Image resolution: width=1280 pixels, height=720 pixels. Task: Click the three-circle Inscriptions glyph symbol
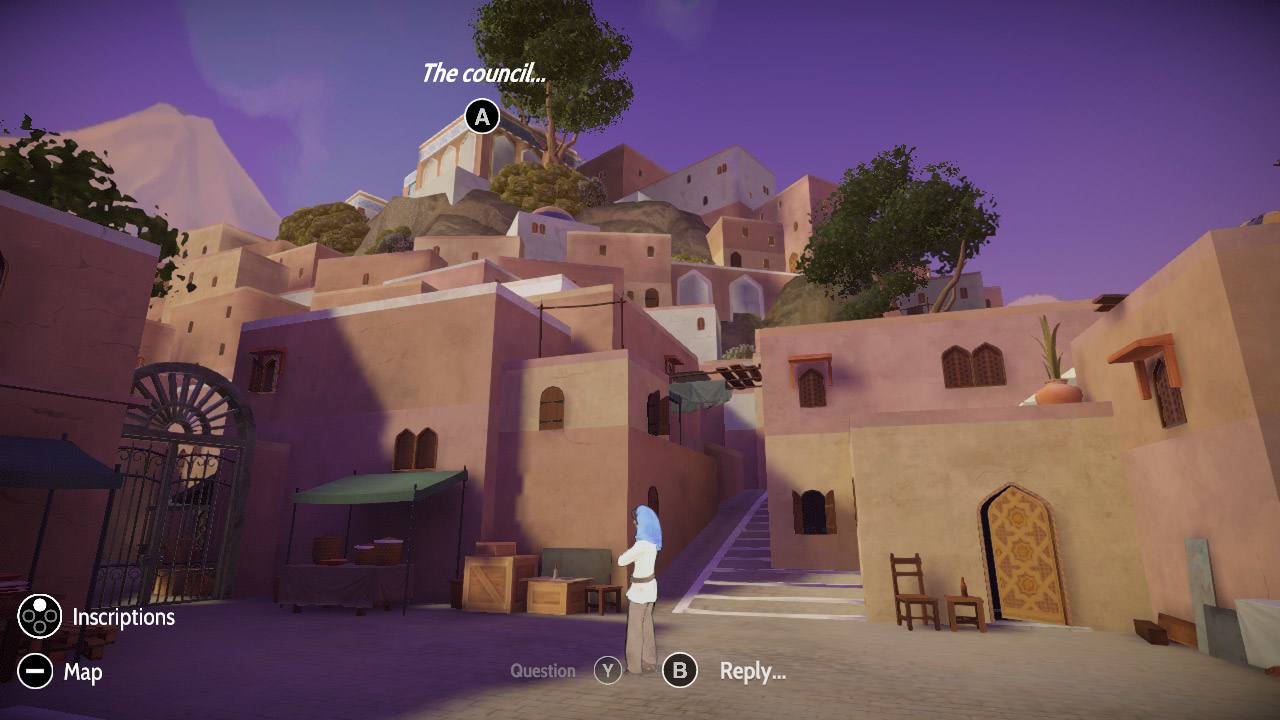38,617
